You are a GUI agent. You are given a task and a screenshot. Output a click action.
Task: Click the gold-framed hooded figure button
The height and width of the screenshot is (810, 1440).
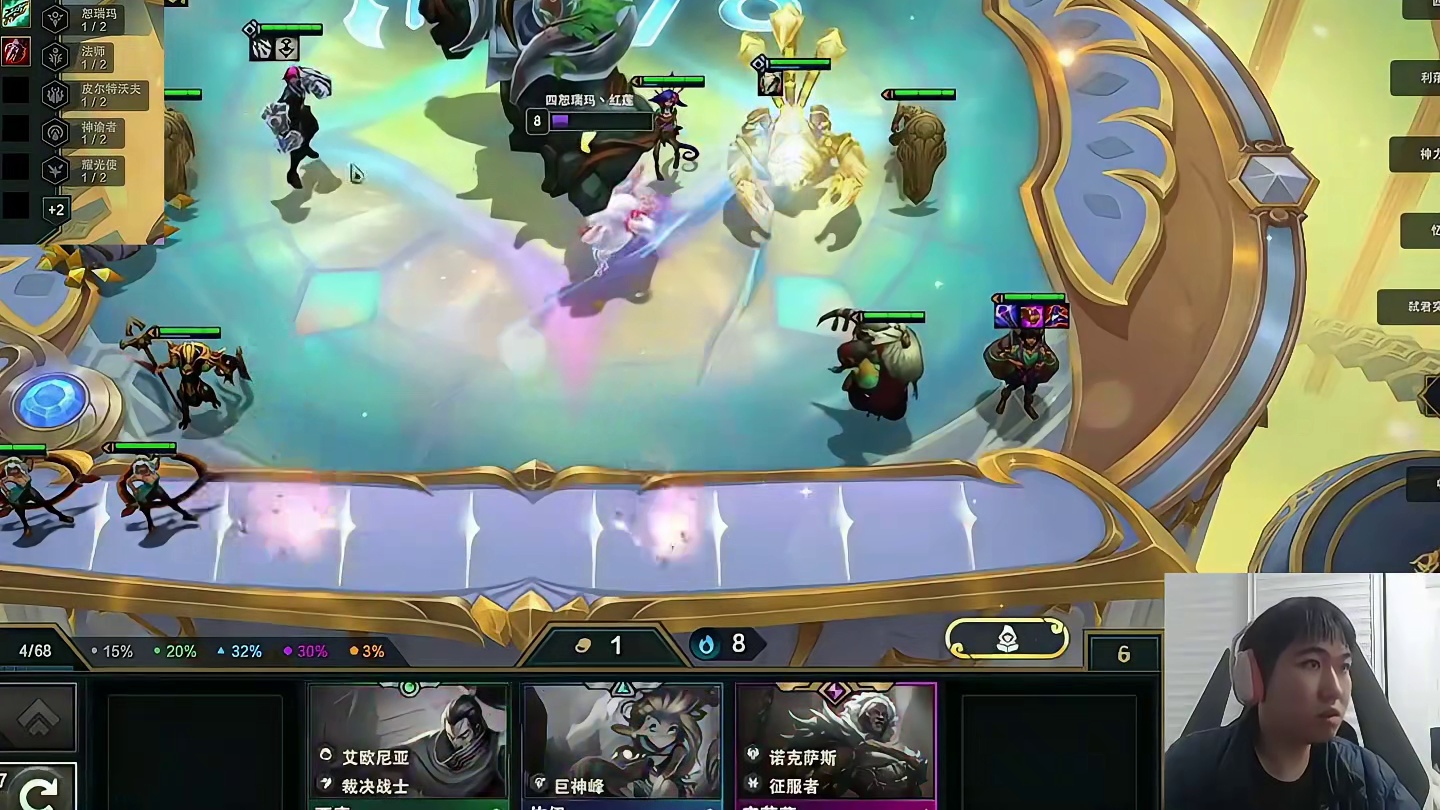coord(1007,638)
